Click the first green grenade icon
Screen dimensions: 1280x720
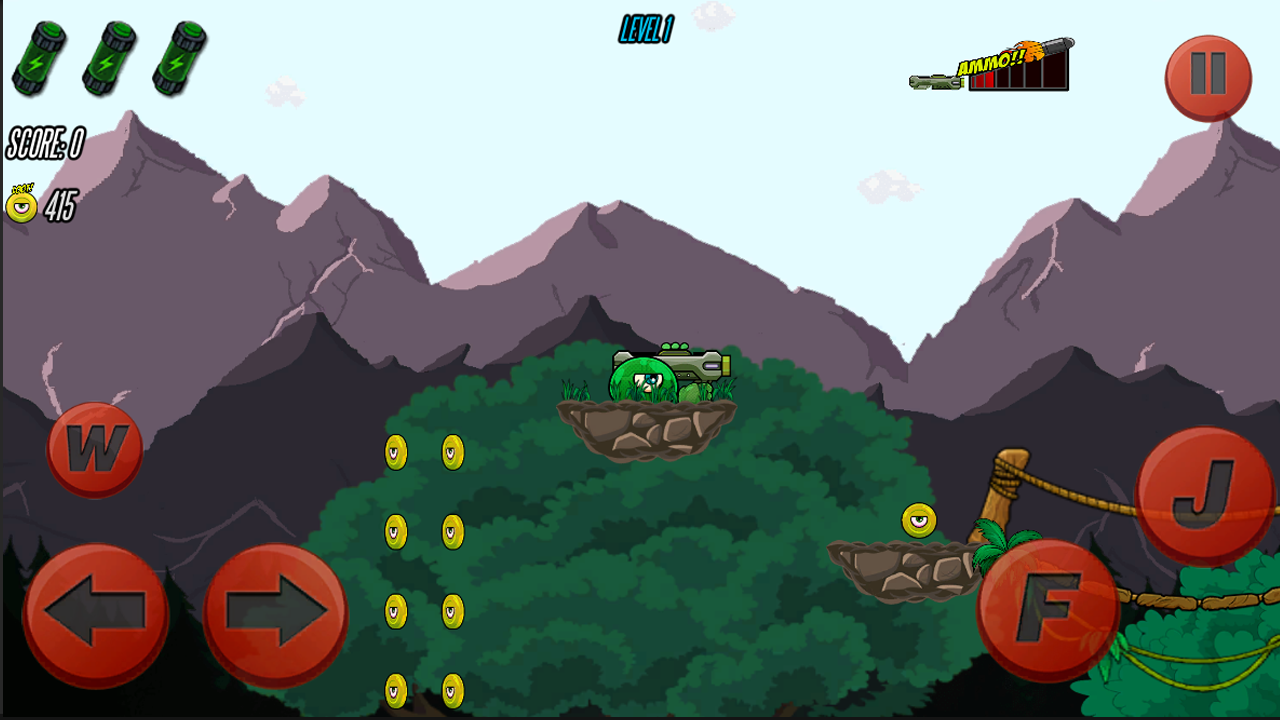40,60
